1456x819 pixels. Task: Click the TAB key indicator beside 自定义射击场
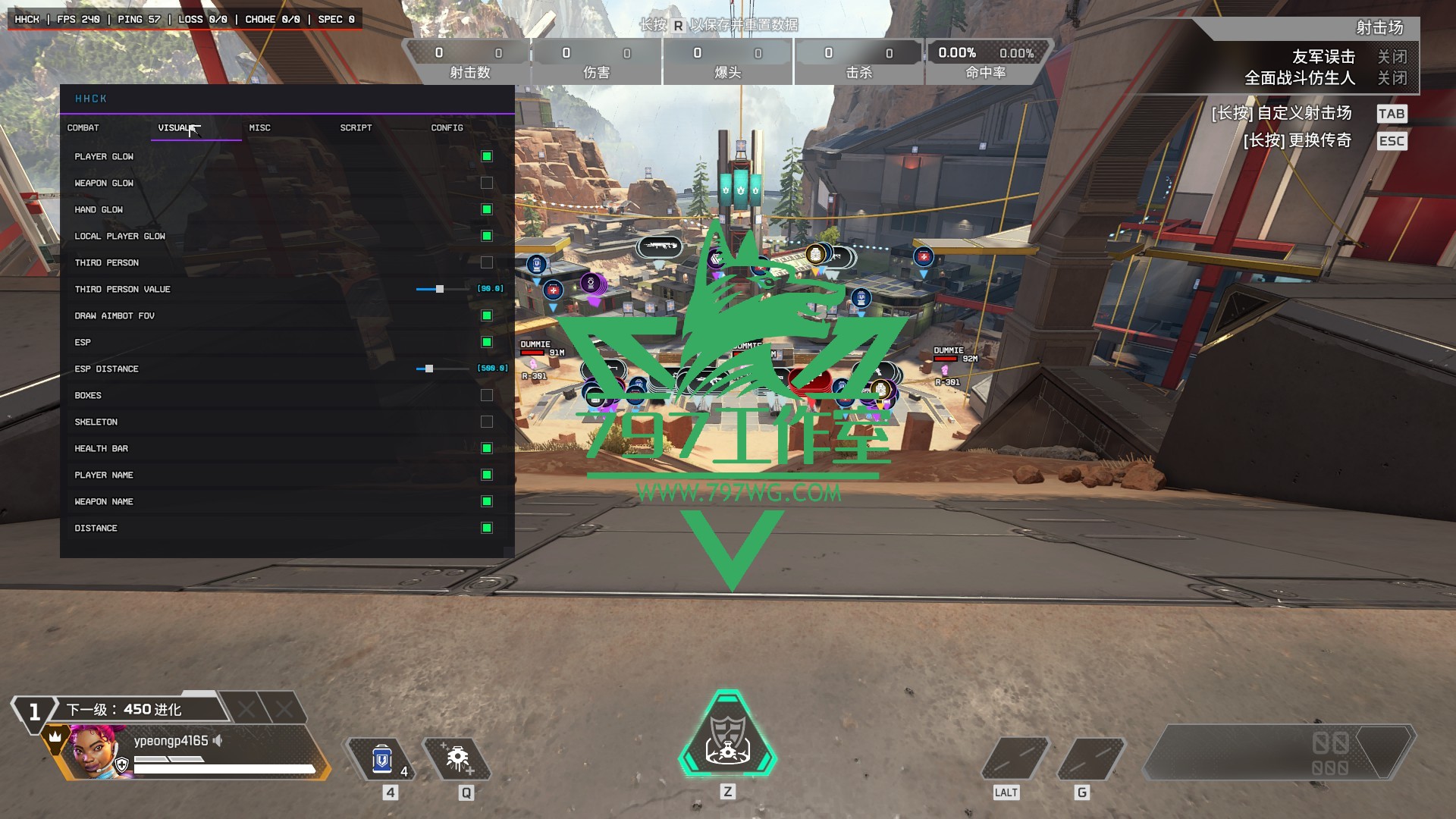(x=1392, y=113)
